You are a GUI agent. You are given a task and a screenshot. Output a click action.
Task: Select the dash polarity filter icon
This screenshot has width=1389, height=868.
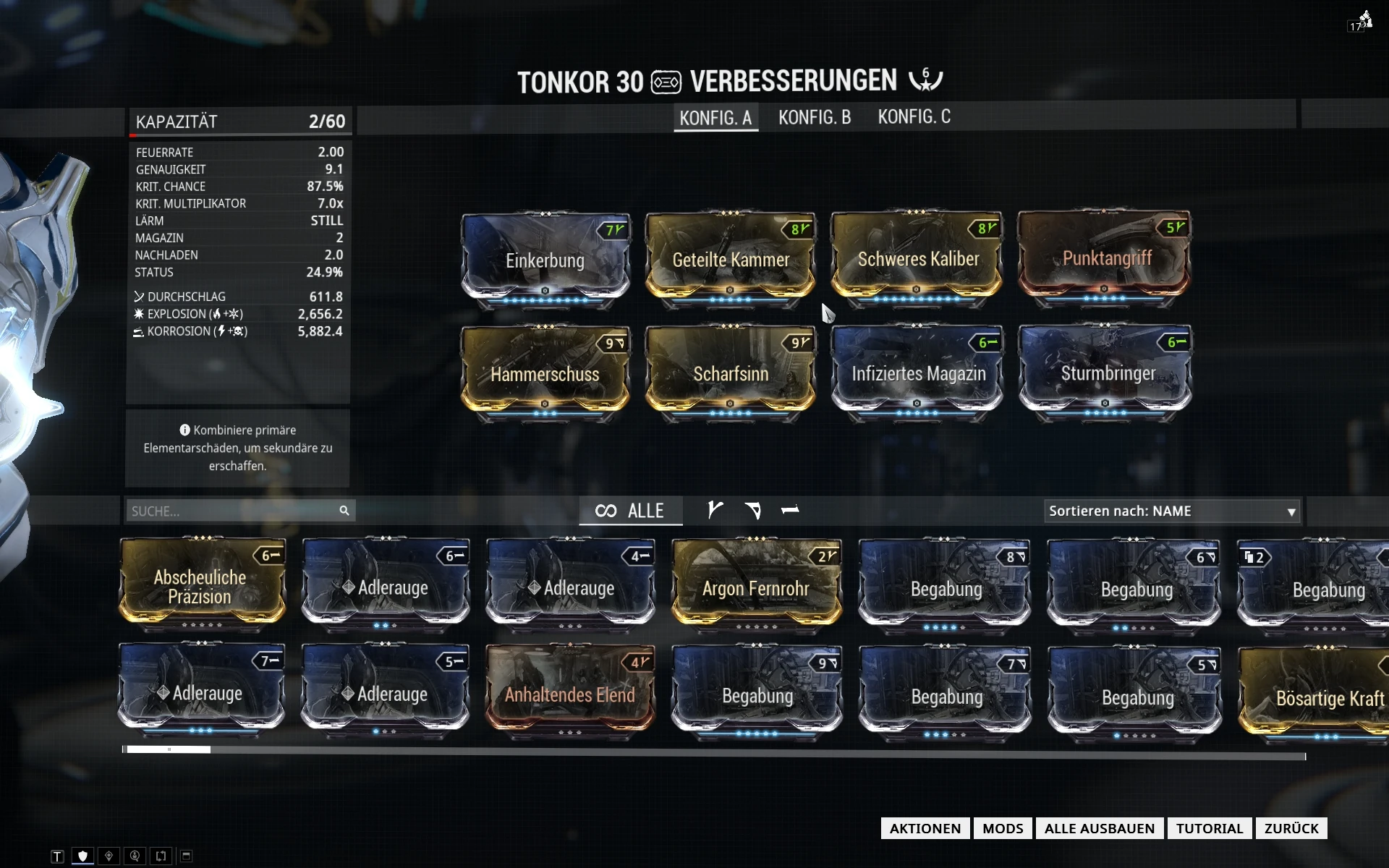tap(789, 511)
